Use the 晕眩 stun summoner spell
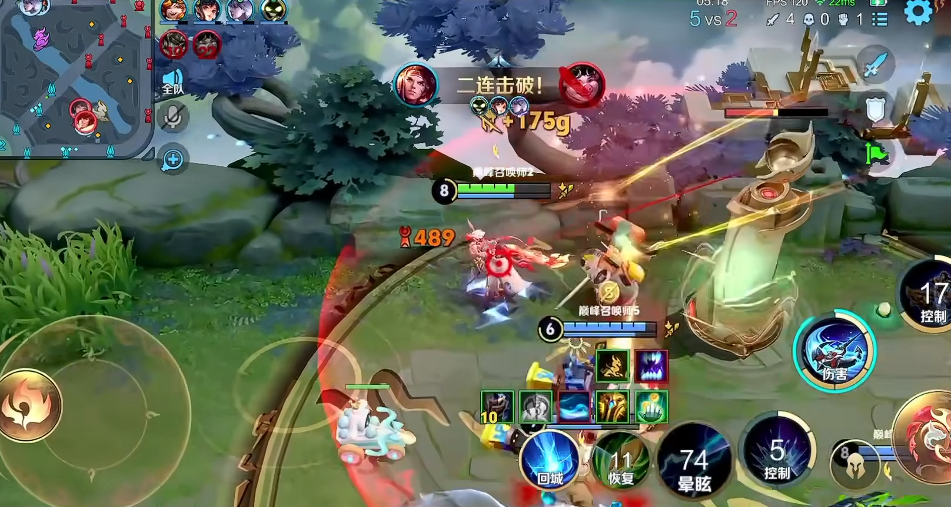 click(694, 462)
